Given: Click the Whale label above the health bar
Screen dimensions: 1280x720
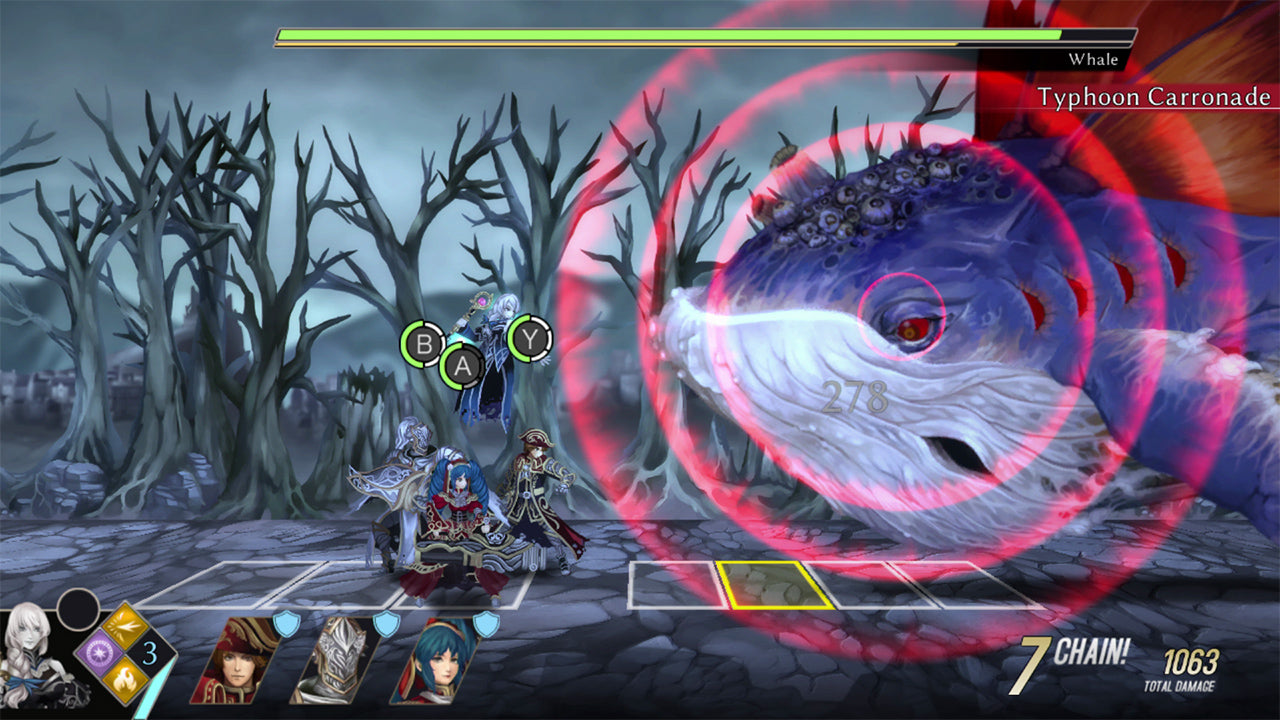Looking at the screenshot, I should (1097, 60).
